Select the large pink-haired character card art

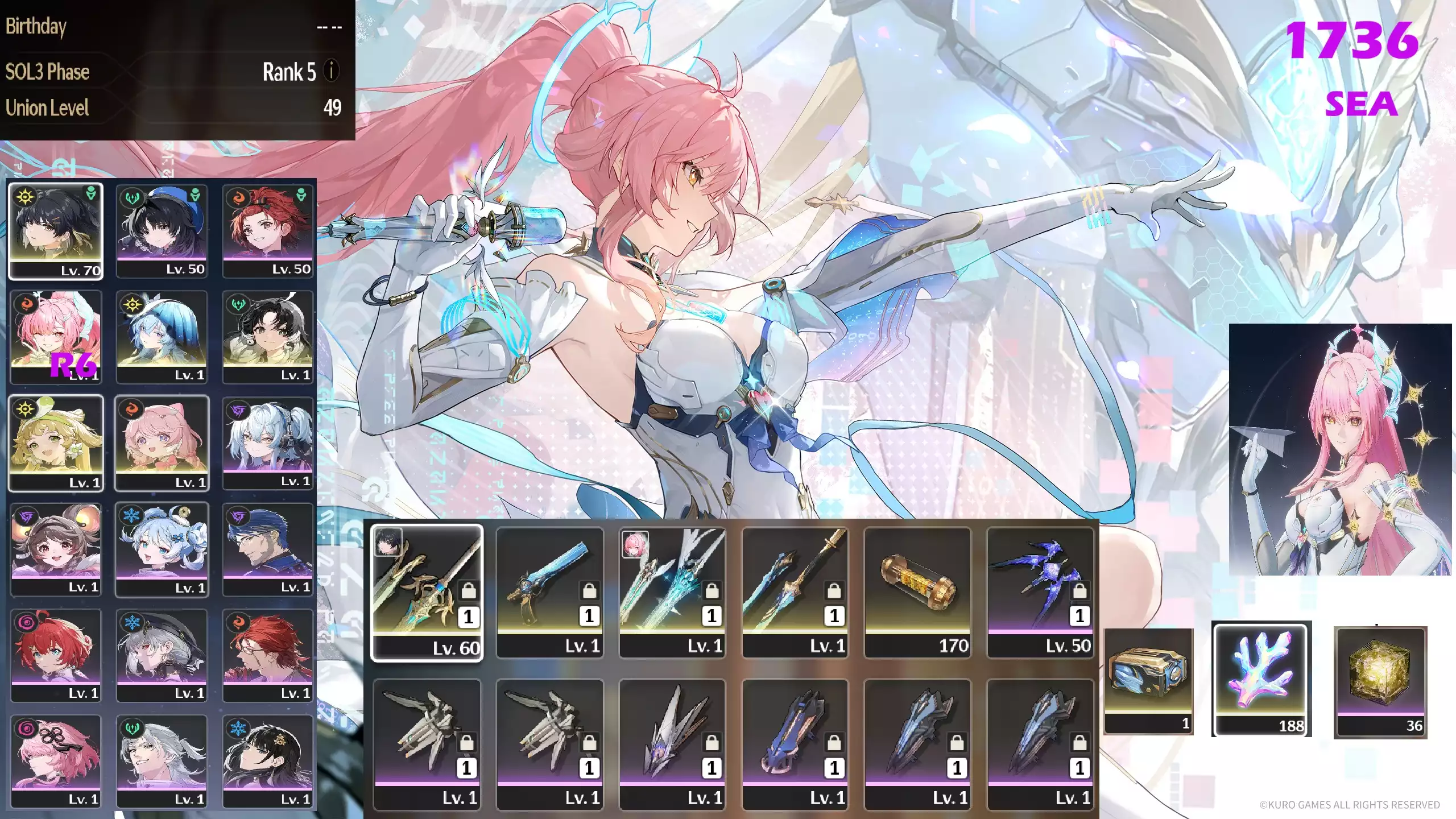1340,449
